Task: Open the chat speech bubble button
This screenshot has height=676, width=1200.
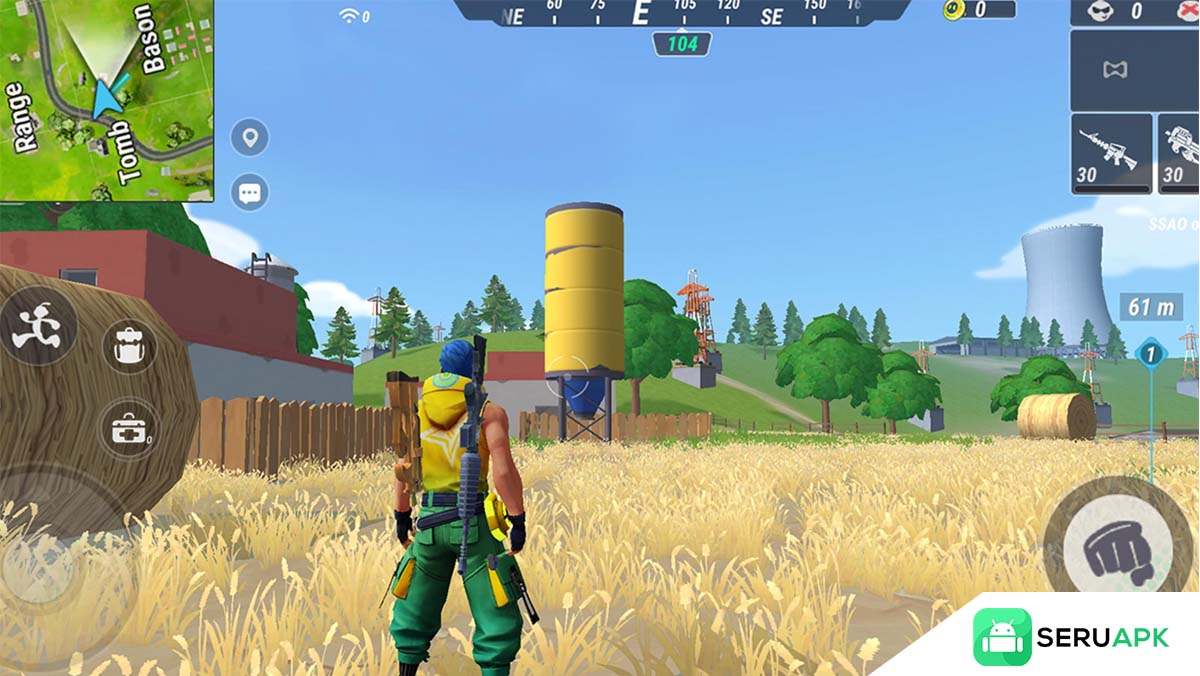Action: 249,192
